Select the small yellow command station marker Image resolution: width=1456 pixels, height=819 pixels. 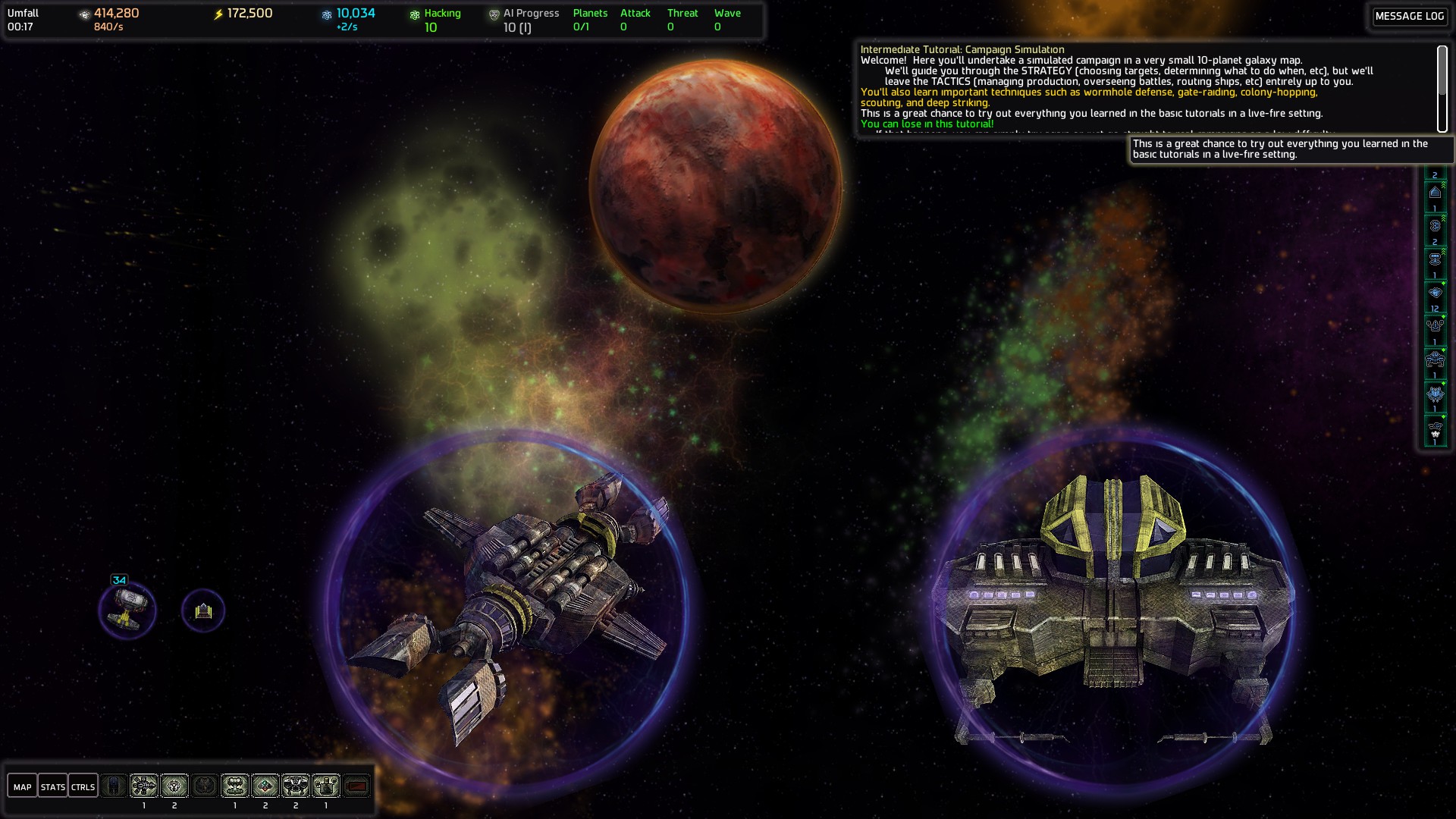(x=203, y=610)
